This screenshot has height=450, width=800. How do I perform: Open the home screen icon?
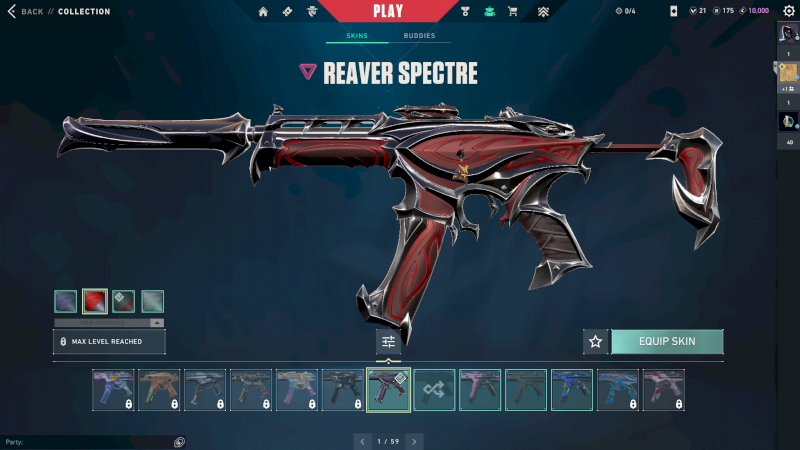coord(263,12)
